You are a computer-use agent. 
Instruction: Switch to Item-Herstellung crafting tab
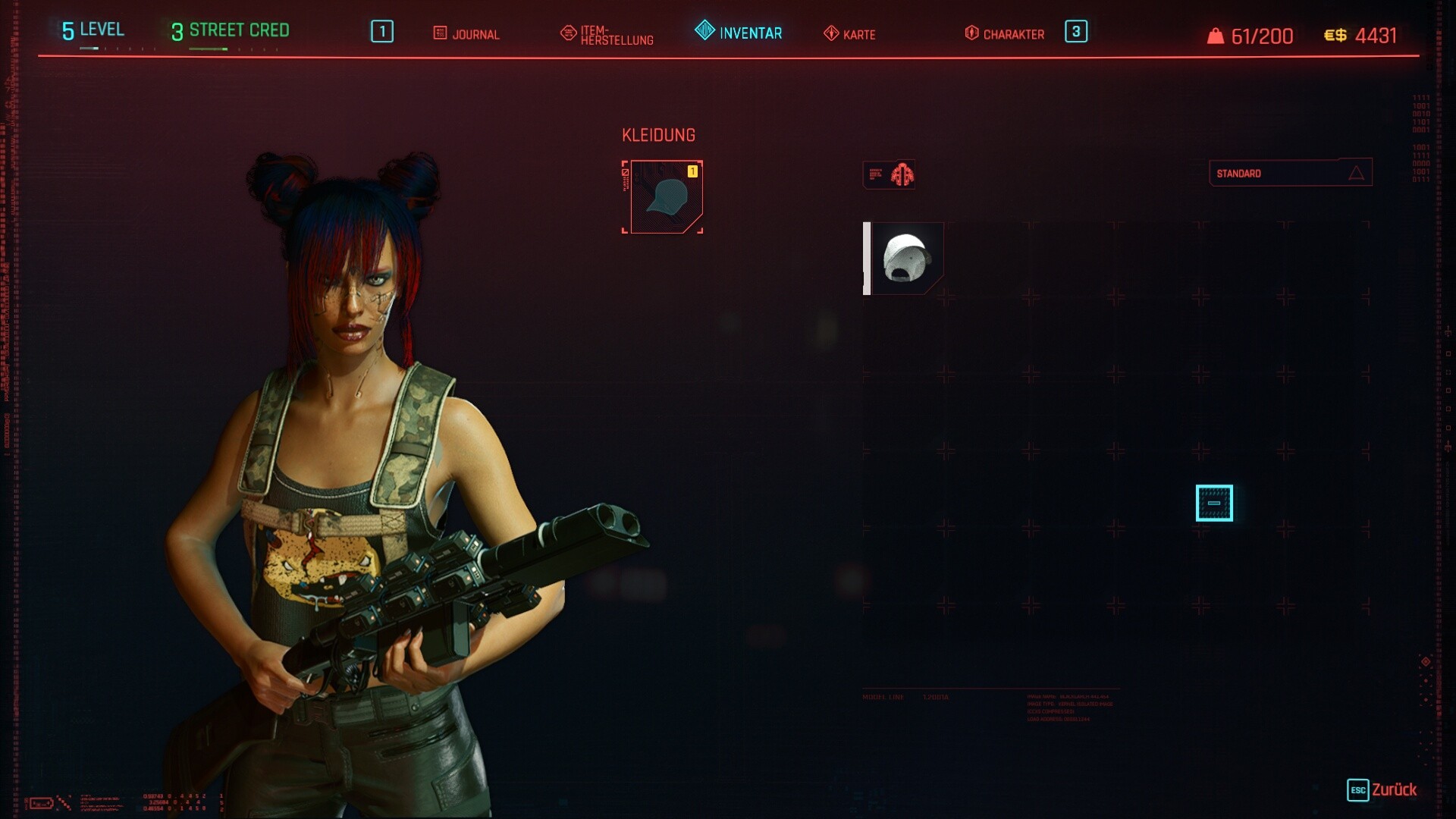pos(607,34)
